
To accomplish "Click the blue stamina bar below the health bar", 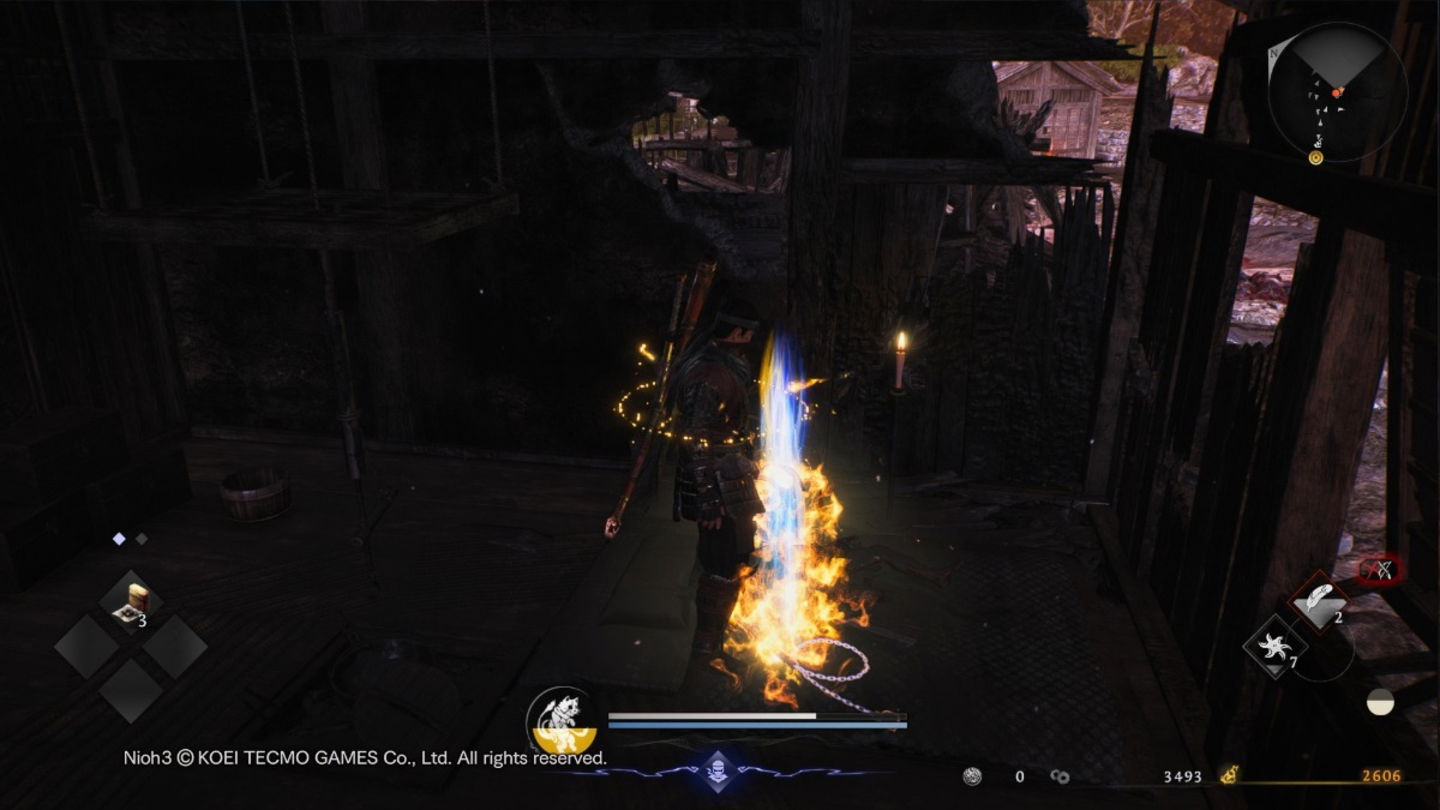I will (757, 725).
